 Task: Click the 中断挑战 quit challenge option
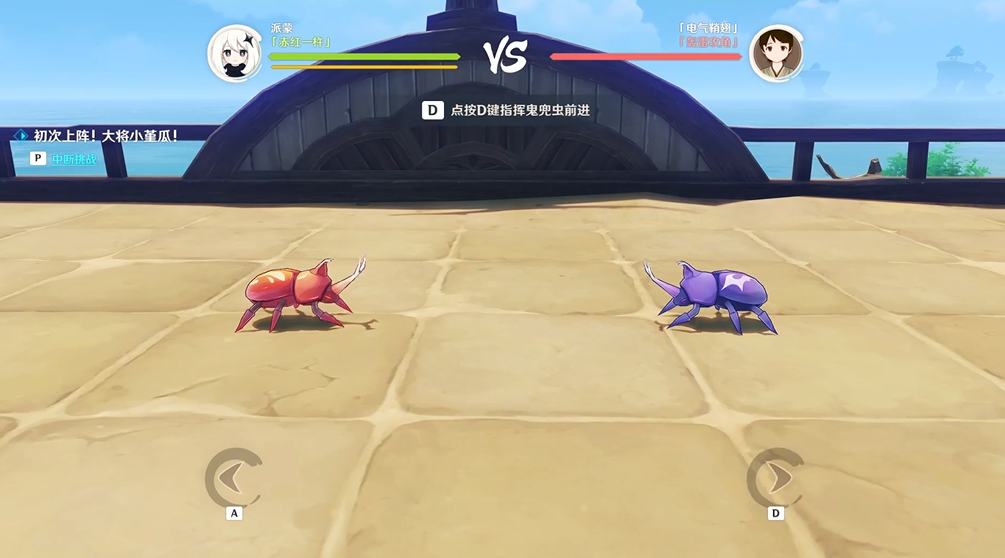point(75,158)
